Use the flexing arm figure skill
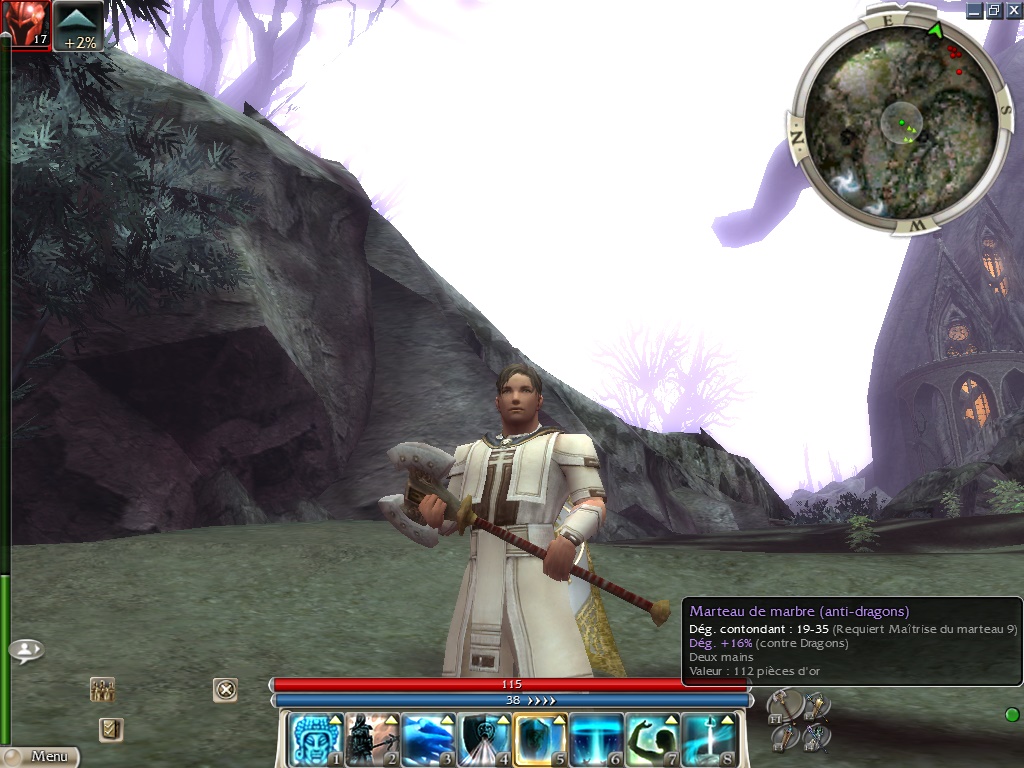Image resolution: width=1024 pixels, height=768 pixels. pos(652,740)
